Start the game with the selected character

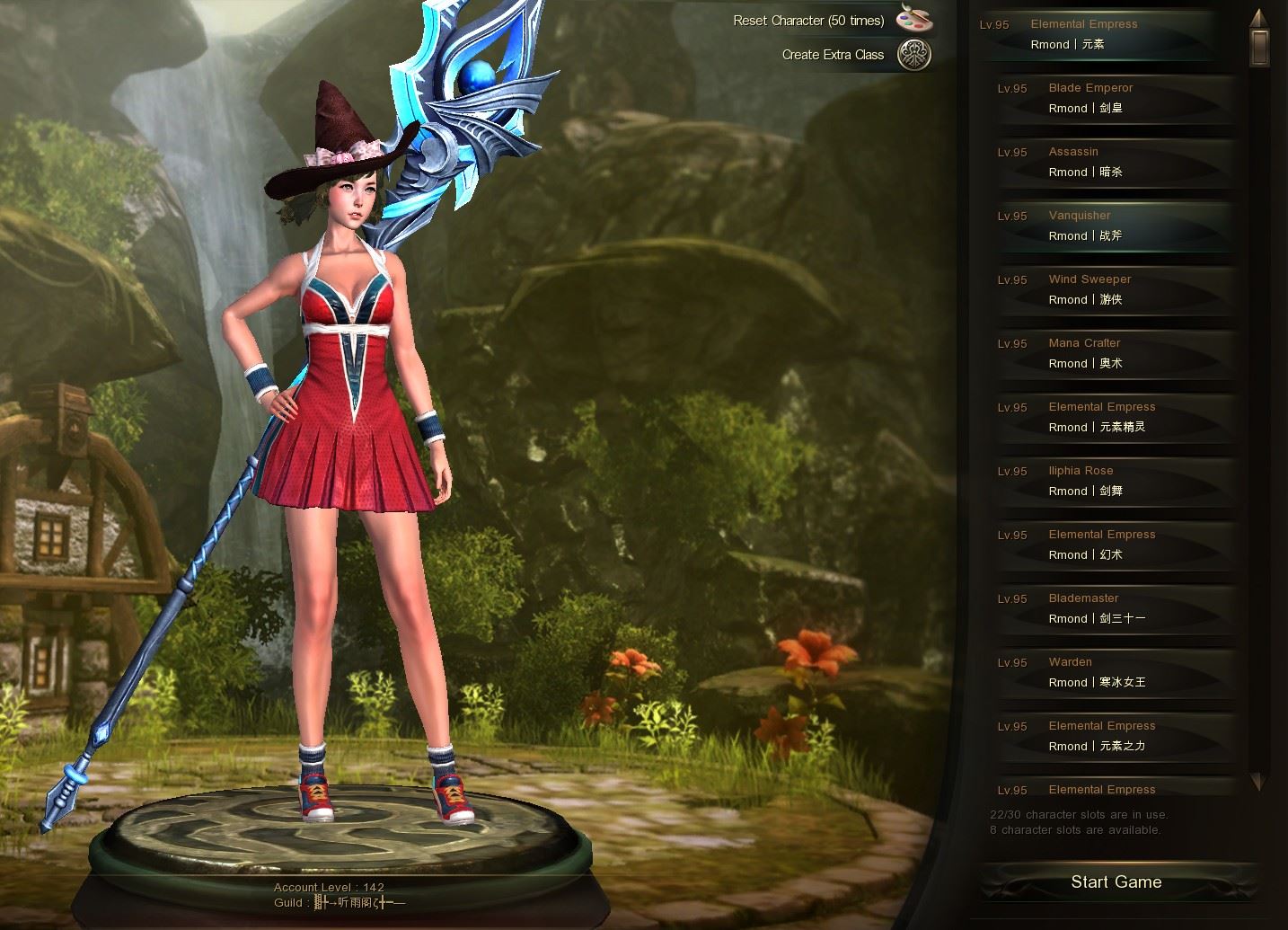point(1116,882)
